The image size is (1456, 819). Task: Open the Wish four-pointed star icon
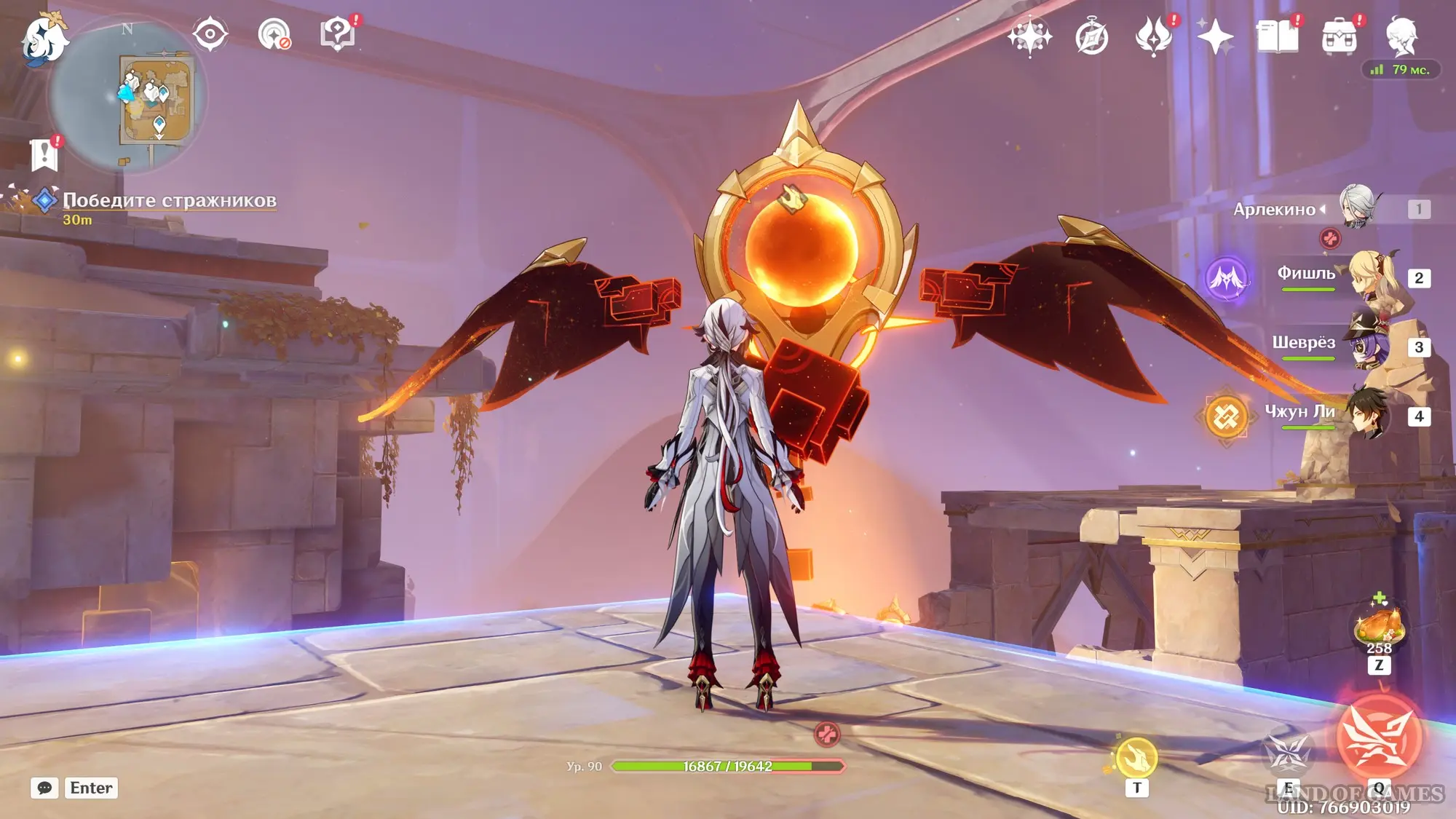pyautogui.click(x=1029, y=36)
